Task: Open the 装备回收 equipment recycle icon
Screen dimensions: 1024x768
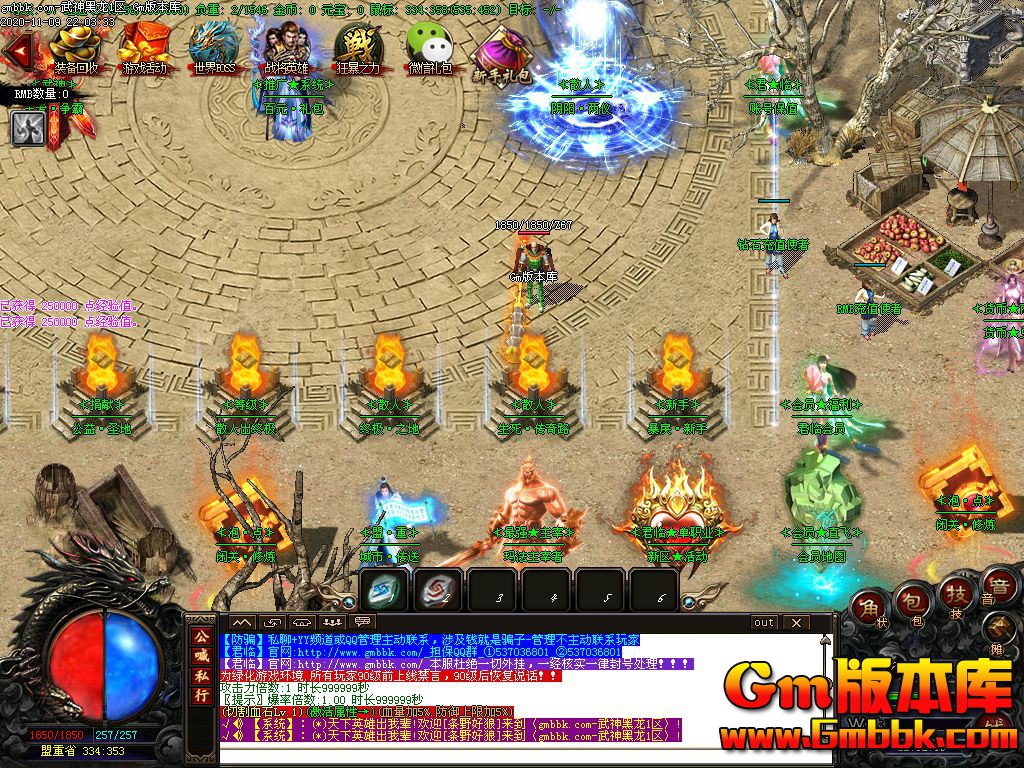Action: coord(76,46)
